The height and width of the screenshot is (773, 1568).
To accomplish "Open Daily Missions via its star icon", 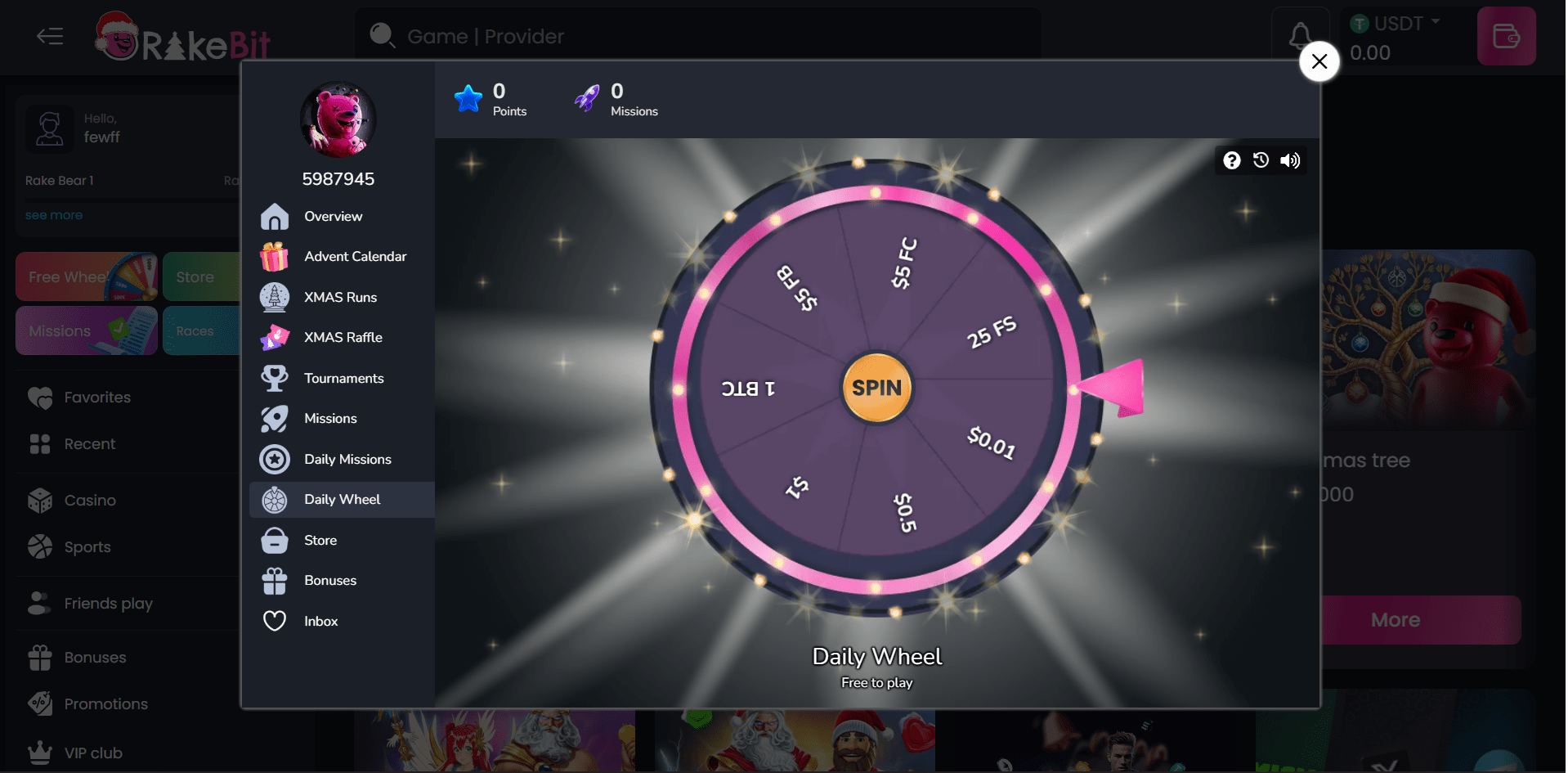I will [x=275, y=459].
